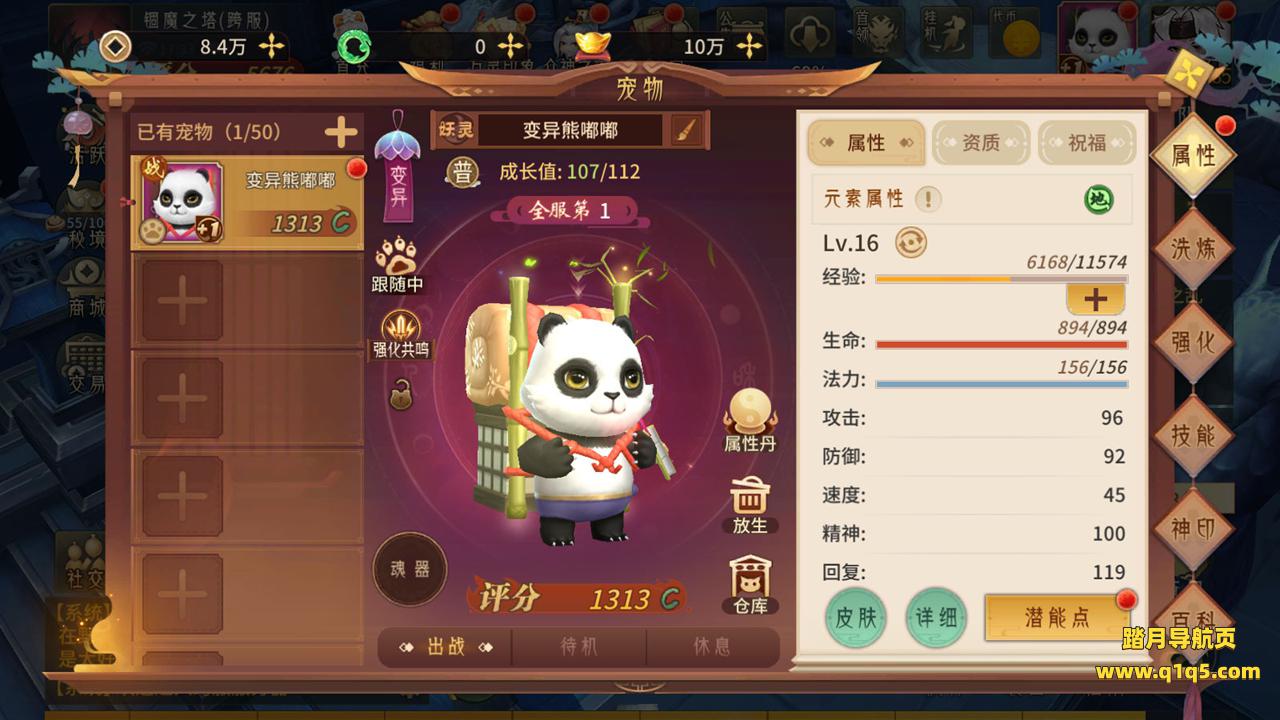The height and width of the screenshot is (720, 1280).
Task: Release the pet with 放生
Action: click(x=749, y=505)
